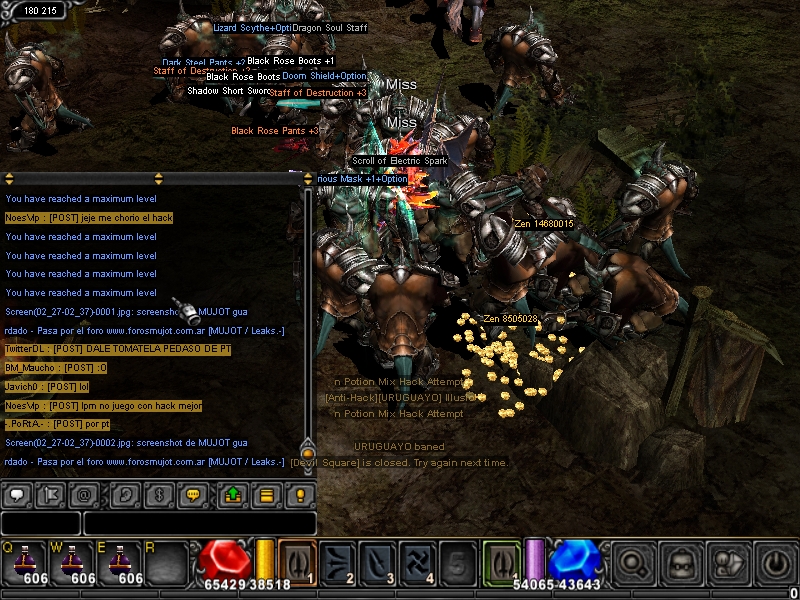Open the green-framed active skill selector
The width and height of the screenshot is (800, 600).
tap(502, 561)
